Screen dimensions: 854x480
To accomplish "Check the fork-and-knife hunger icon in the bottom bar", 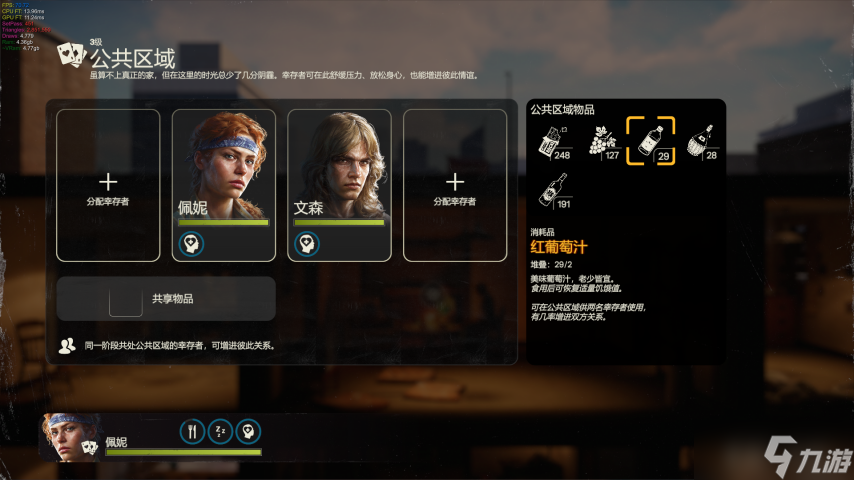I will [x=192, y=431].
